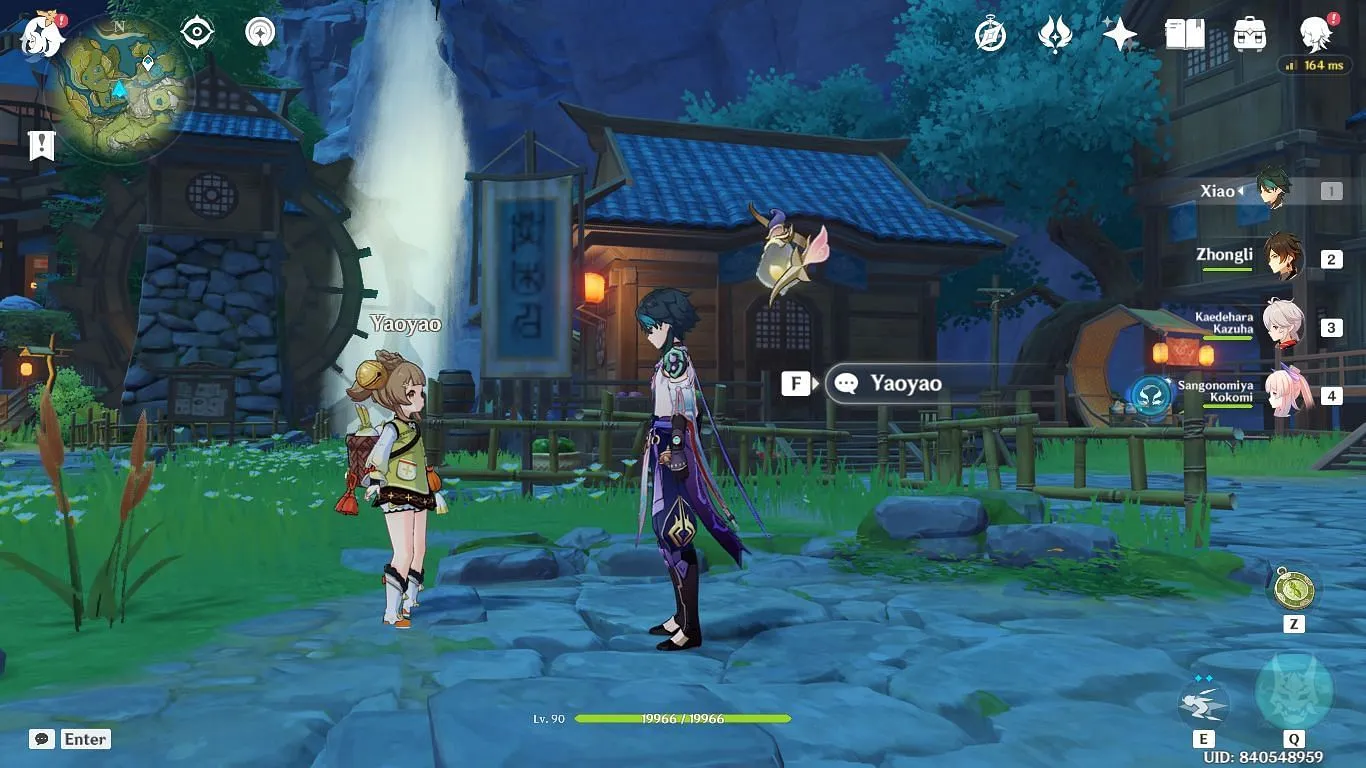Activate Xiao's mask elemental burst icon
1366x768 pixels.
tap(1293, 691)
